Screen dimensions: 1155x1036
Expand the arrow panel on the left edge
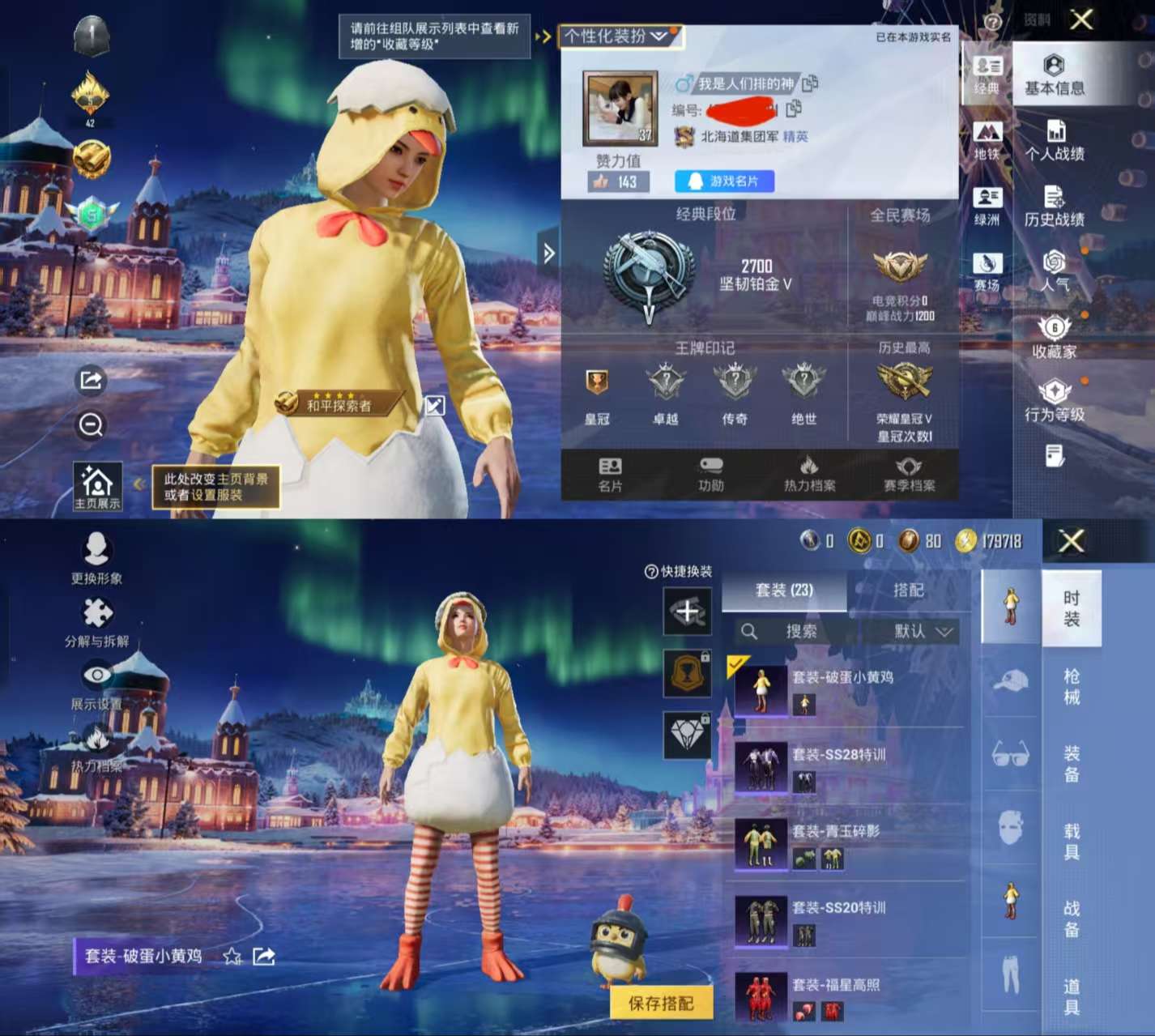[x=550, y=254]
